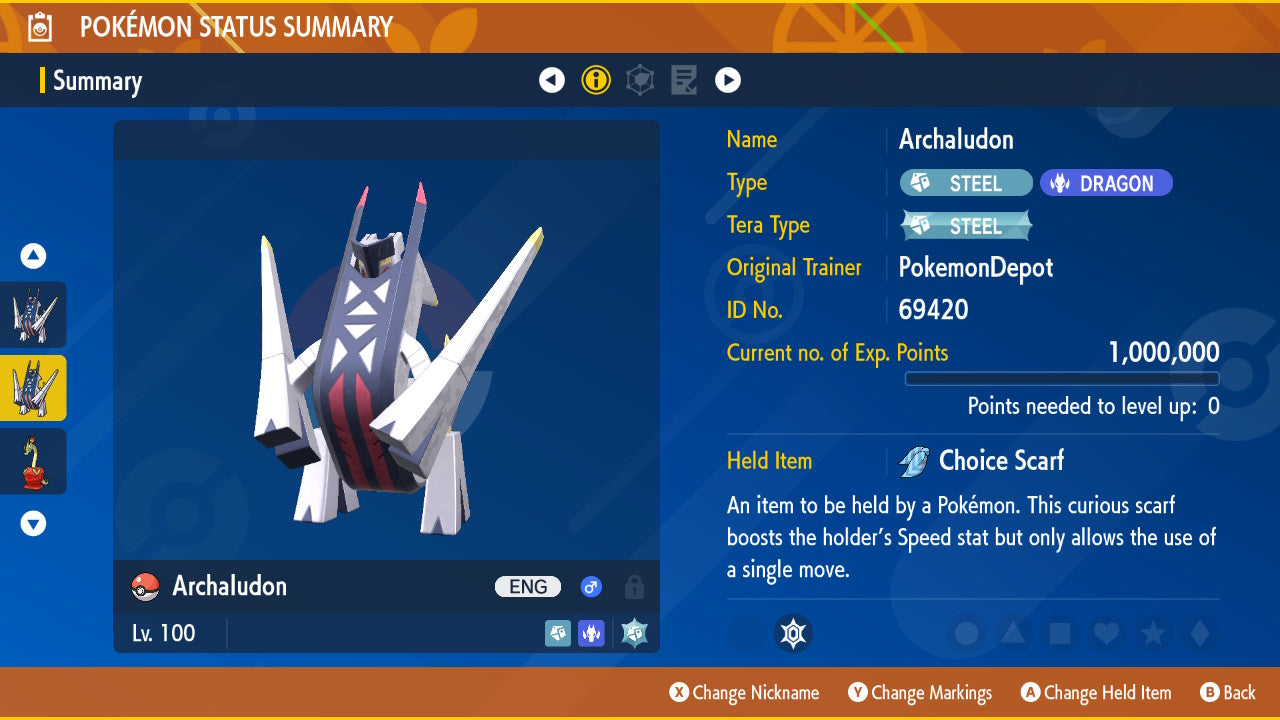Toggle the triangle marking
Screen dimensions: 1280x720
point(1013,633)
